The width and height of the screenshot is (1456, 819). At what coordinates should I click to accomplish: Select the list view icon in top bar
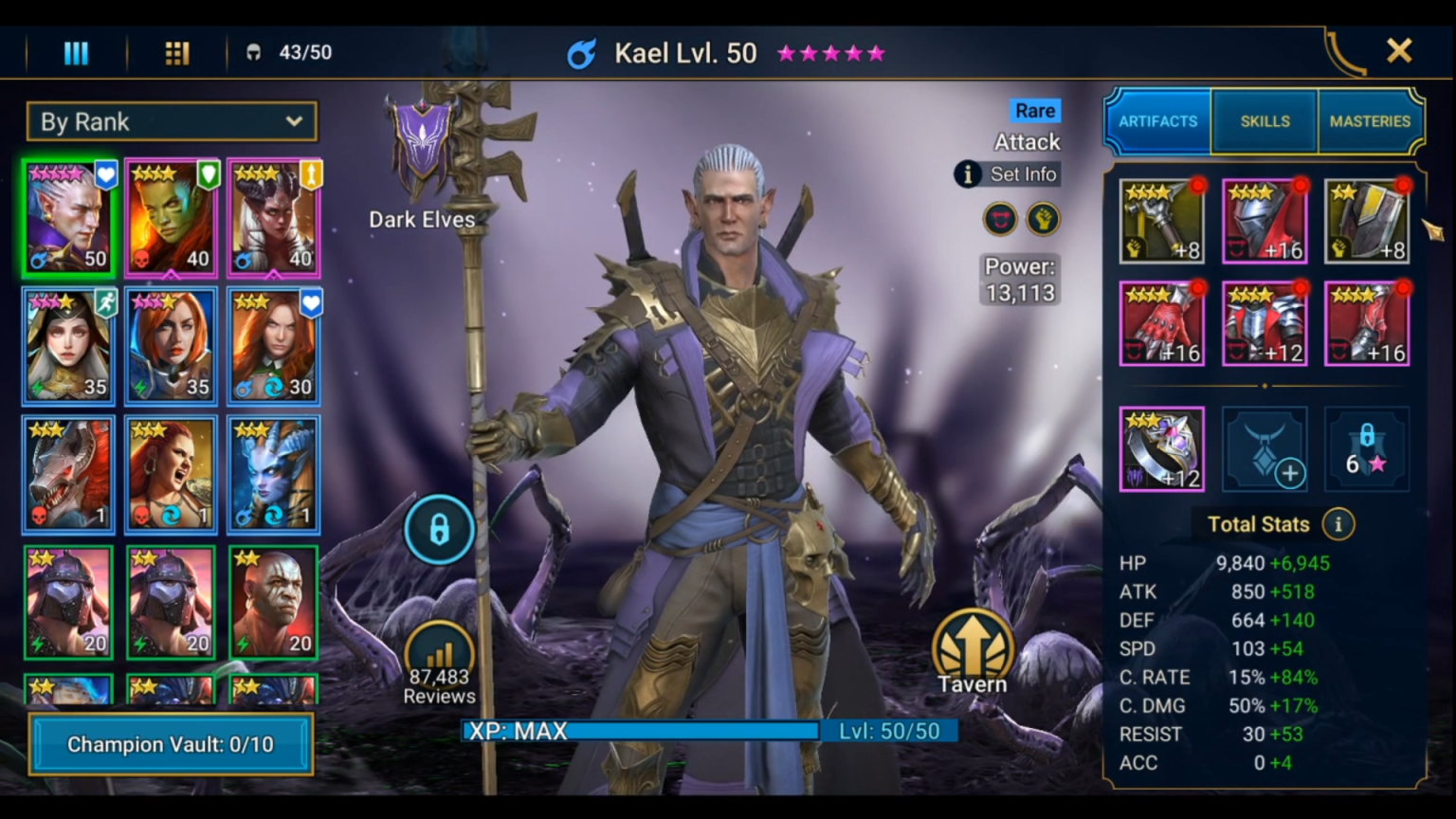(x=75, y=52)
